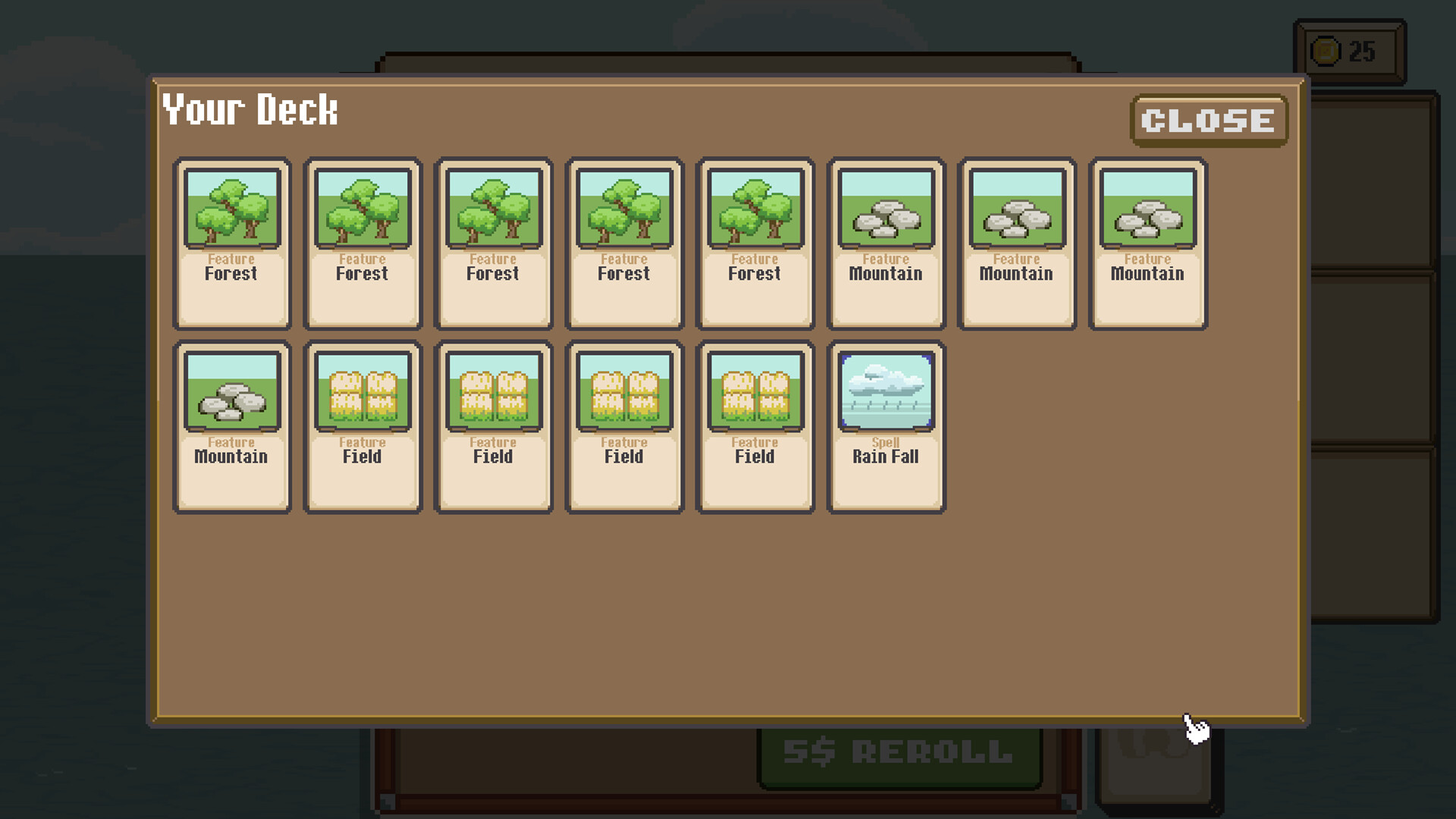Select the fifth Forest card
Viewport: 1456px width, 819px height.
click(x=755, y=243)
